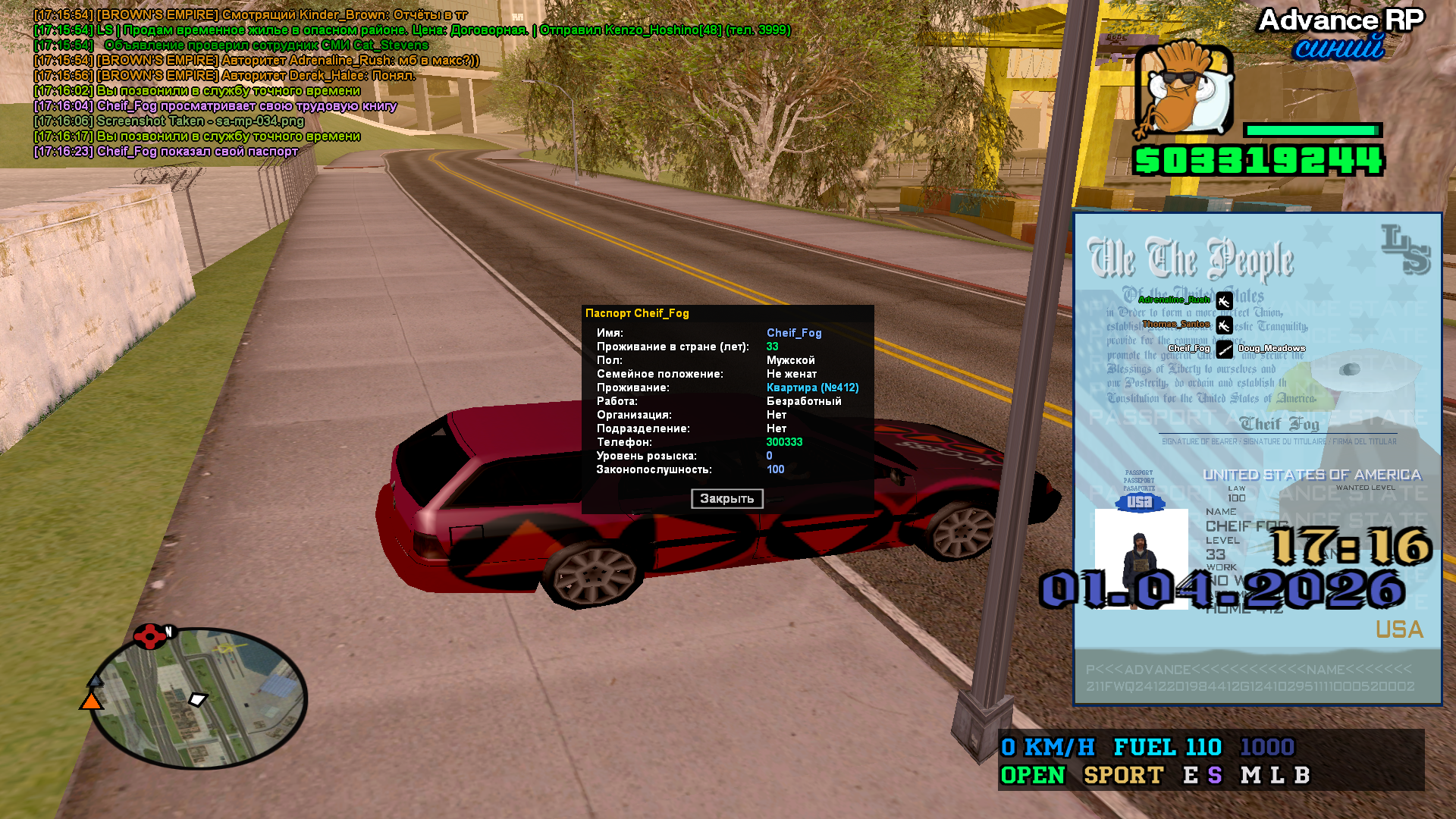Select the white checkpoint marker on minimap
This screenshot has width=1456, height=819.
pyautogui.click(x=198, y=699)
